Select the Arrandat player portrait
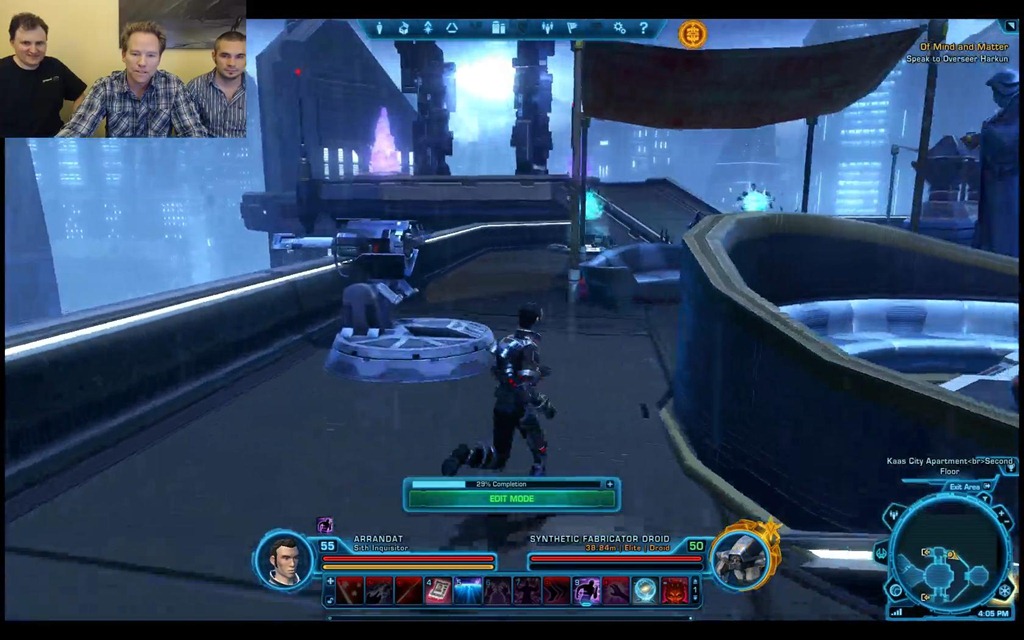The image size is (1024, 640). pyautogui.click(x=285, y=560)
